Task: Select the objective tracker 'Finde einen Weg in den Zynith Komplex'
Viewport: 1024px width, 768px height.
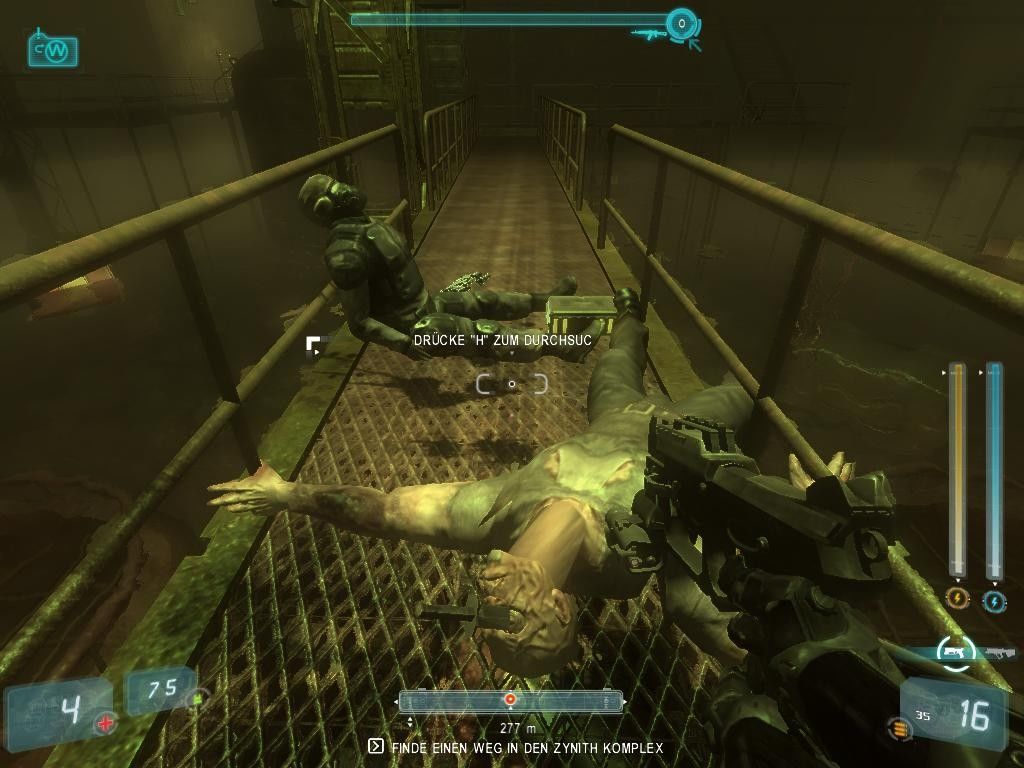Action: point(516,747)
